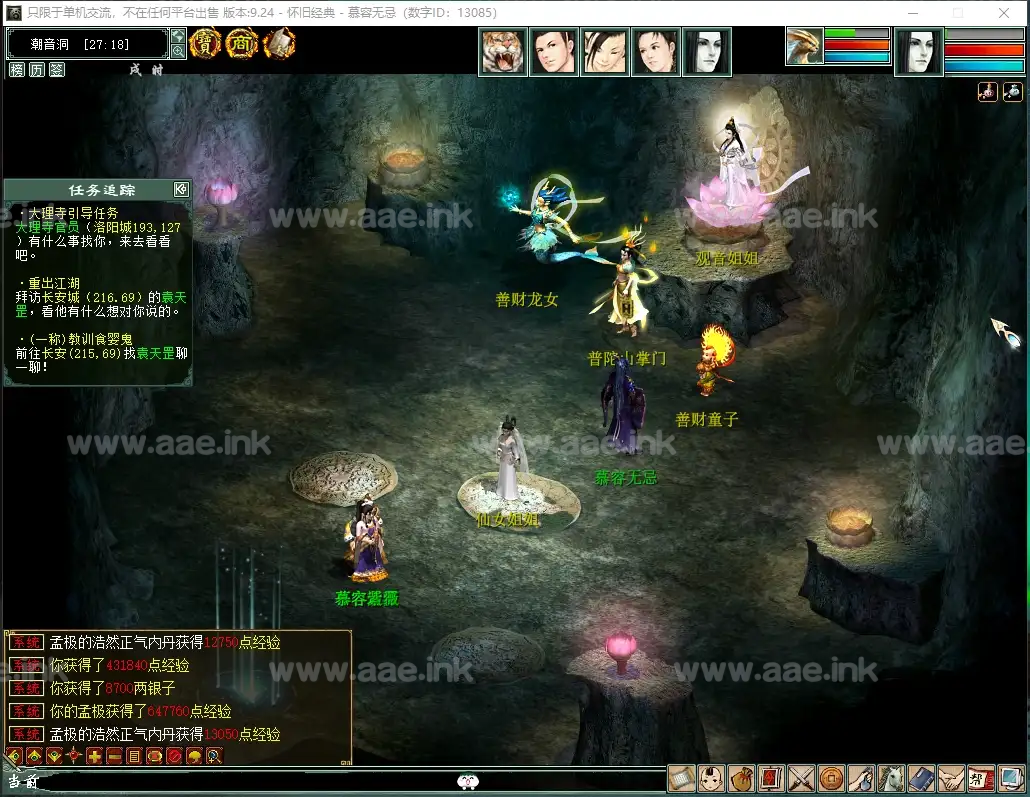Screen dimensions: 1030x797
Task: Click the magnifier button under the chat log
Action: [x=214, y=756]
